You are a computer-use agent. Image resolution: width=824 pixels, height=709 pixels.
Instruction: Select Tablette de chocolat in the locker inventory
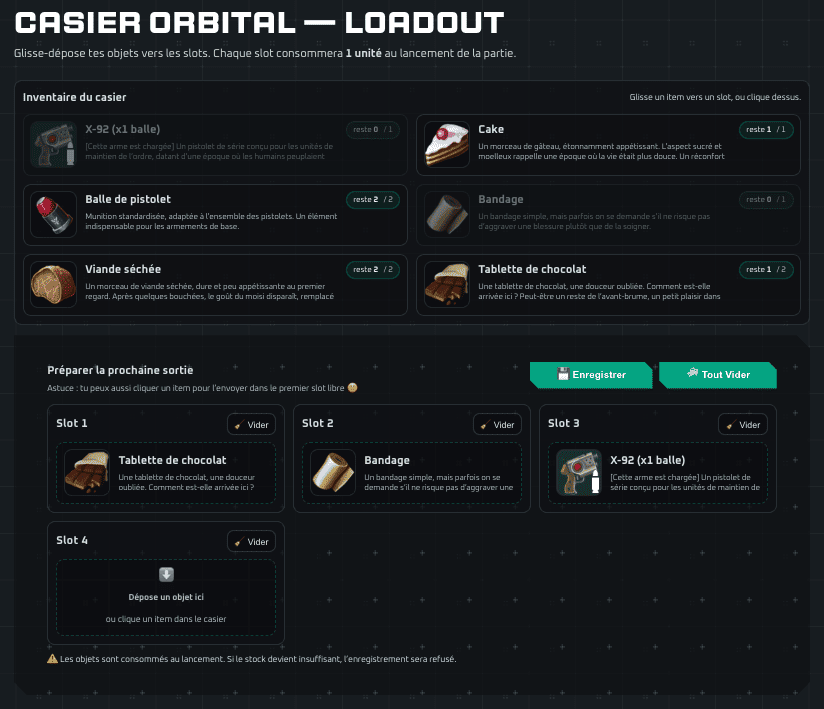pos(608,284)
